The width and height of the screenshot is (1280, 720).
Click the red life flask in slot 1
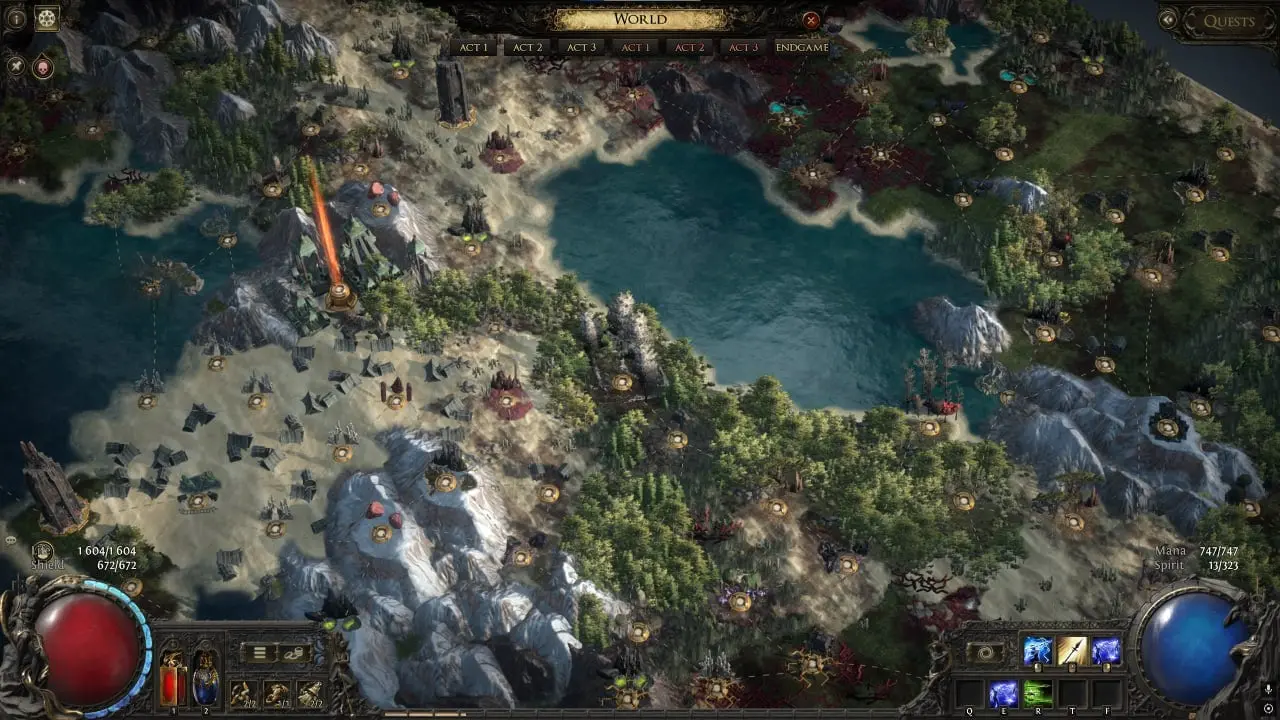[172, 679]
